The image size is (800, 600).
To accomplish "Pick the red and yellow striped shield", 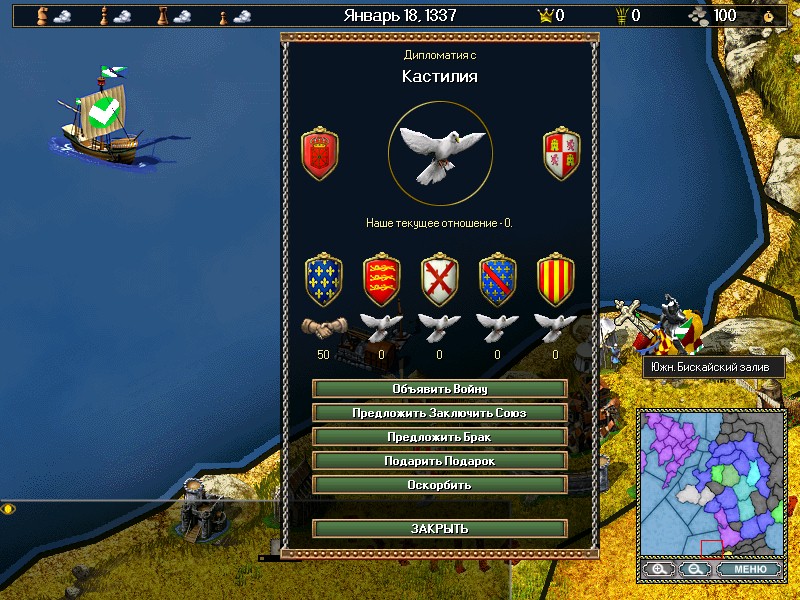I will pyautogui.click(x=555, y=282).
